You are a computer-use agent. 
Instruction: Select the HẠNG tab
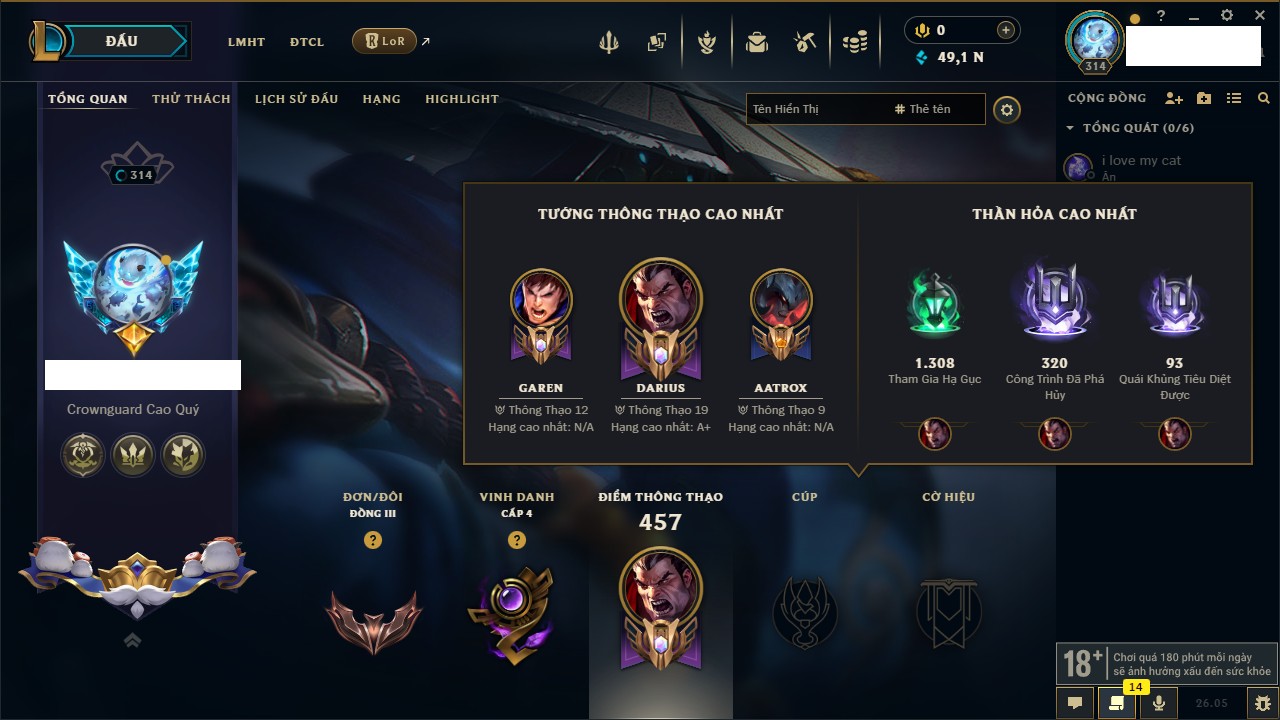pos(381,99)
